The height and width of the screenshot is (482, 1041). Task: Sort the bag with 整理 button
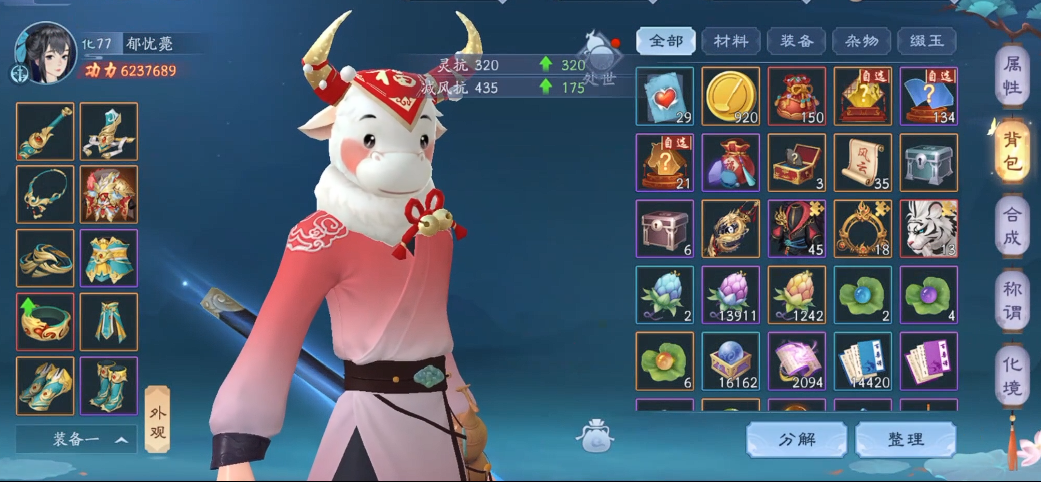coord(905,439)
